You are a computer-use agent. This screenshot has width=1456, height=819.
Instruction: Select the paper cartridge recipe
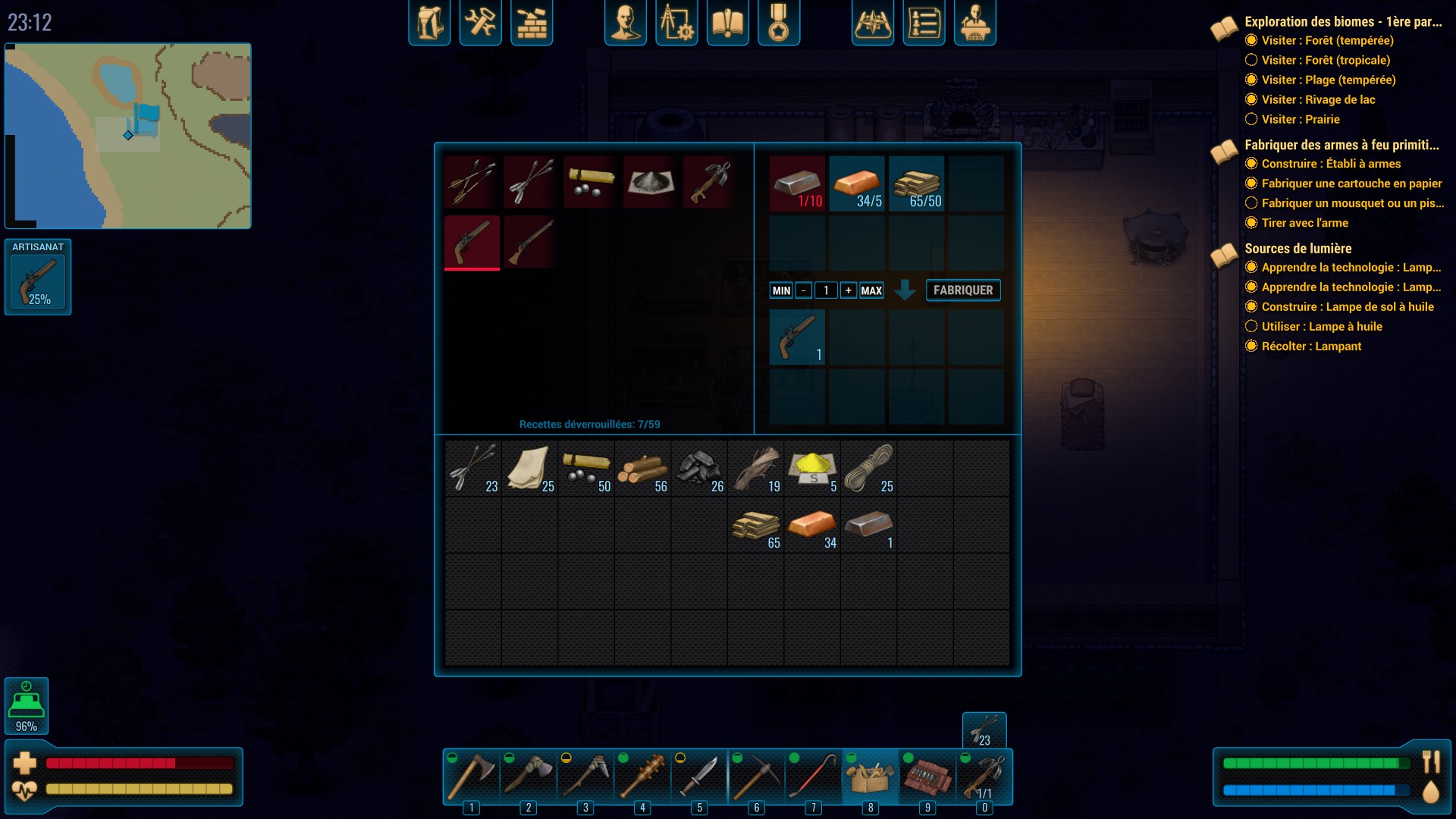[x=590, y=183]
